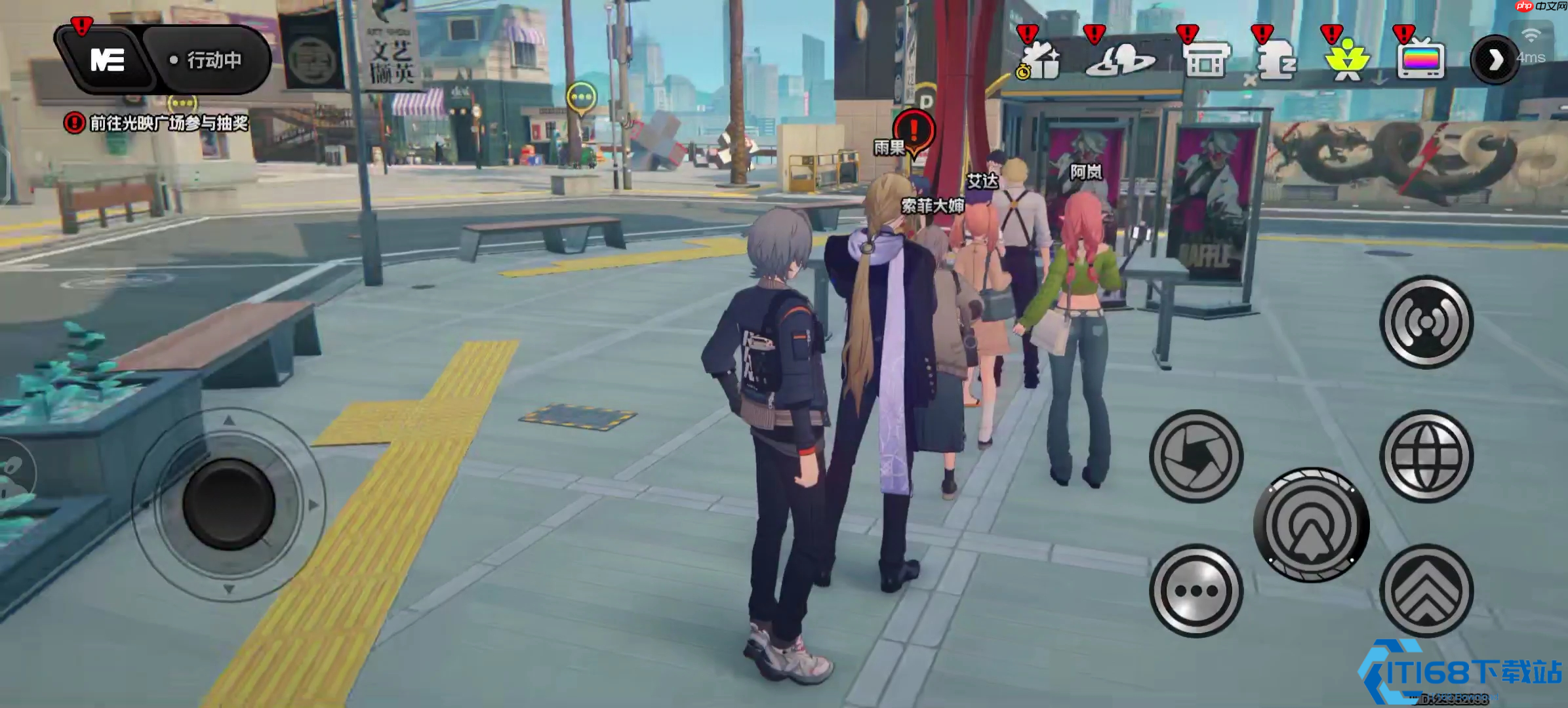Open the rainbow television icon
The width and height of the screenshot is (1568, 708).
pyautogui.click(x=1420, y=60)
